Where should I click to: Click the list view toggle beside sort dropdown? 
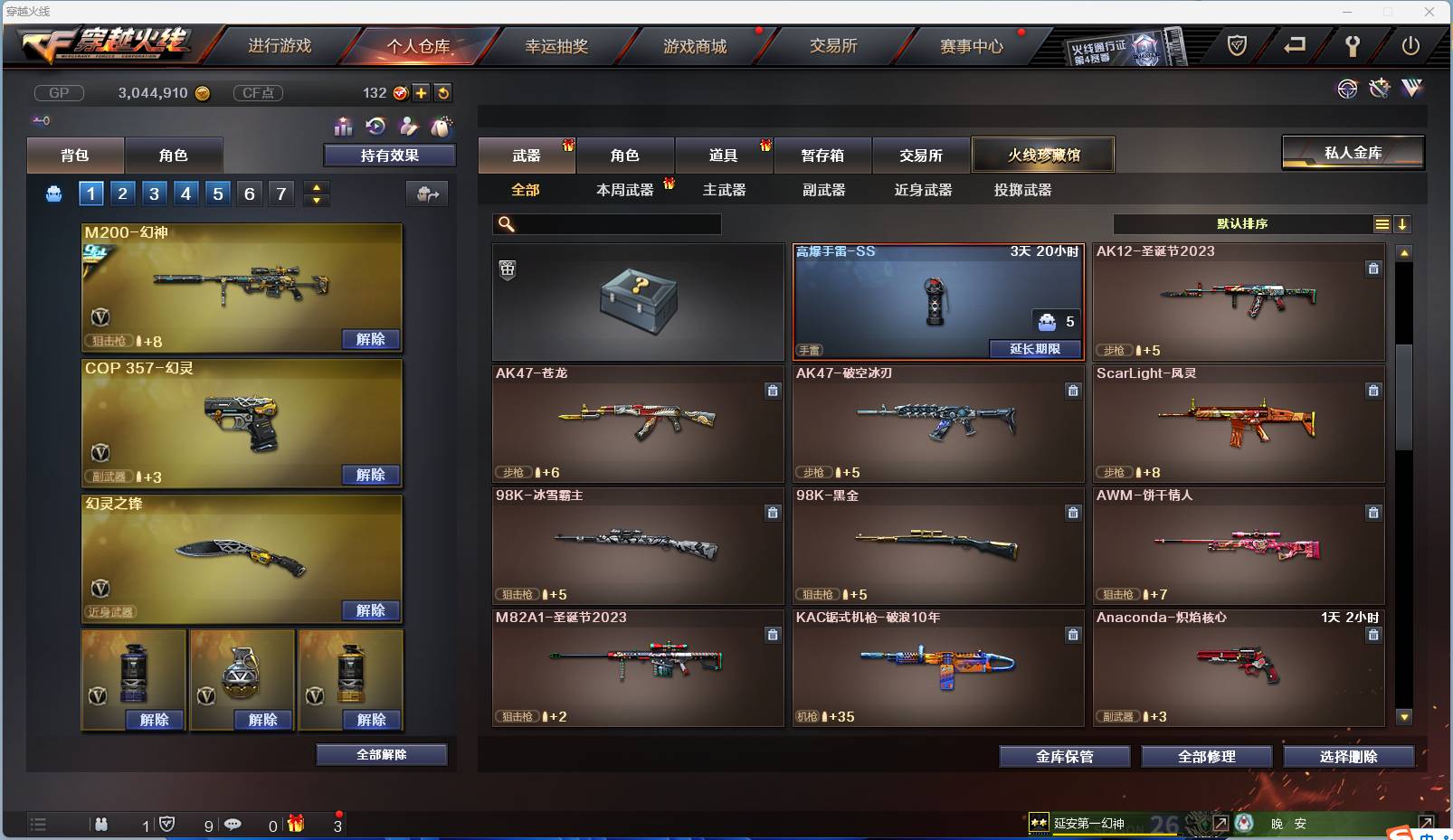pos(1382,223)
